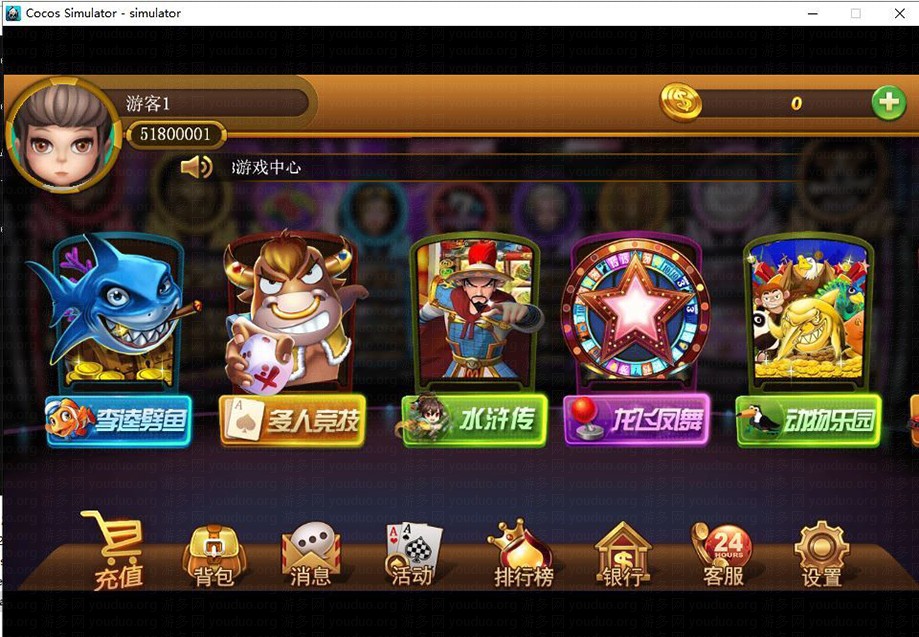This screenshot has width=919, height=637.
Task: Click the green plus button to add coins
Action: (888, 102)
